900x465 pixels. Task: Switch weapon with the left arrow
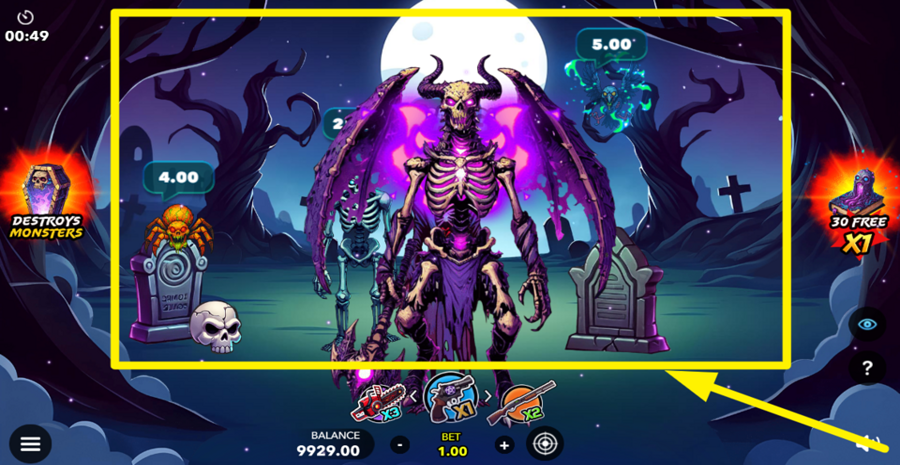click(x=414, y=399)
